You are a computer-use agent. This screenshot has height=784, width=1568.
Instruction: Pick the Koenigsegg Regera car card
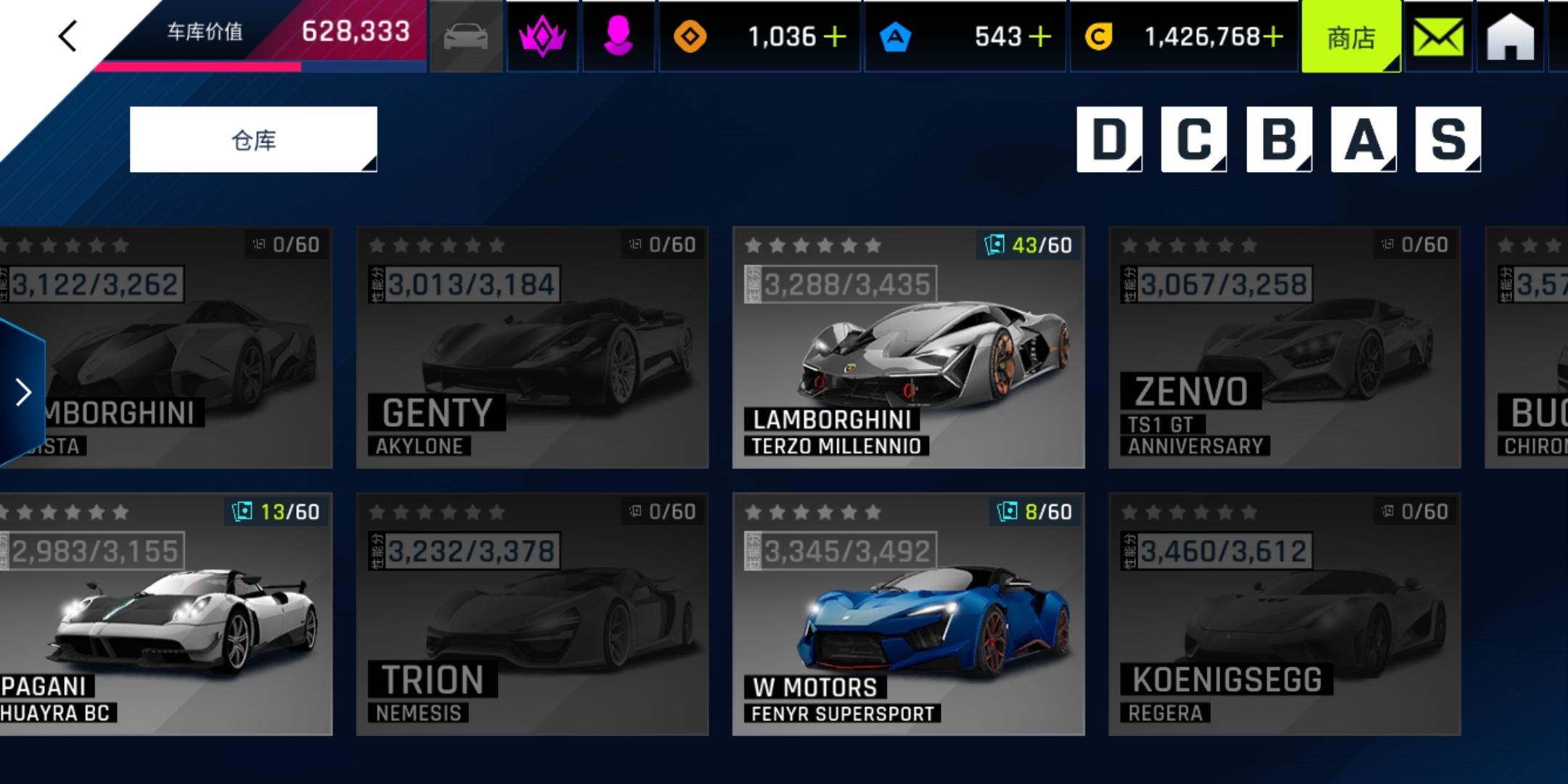tap(1284, 614)
